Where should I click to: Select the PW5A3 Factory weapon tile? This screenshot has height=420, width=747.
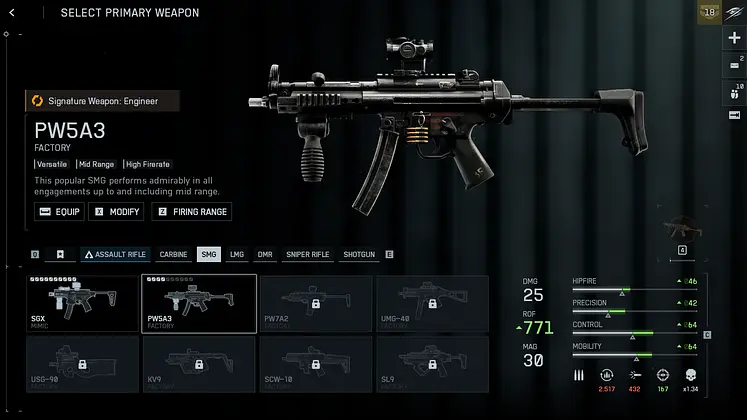coord(198,304)
